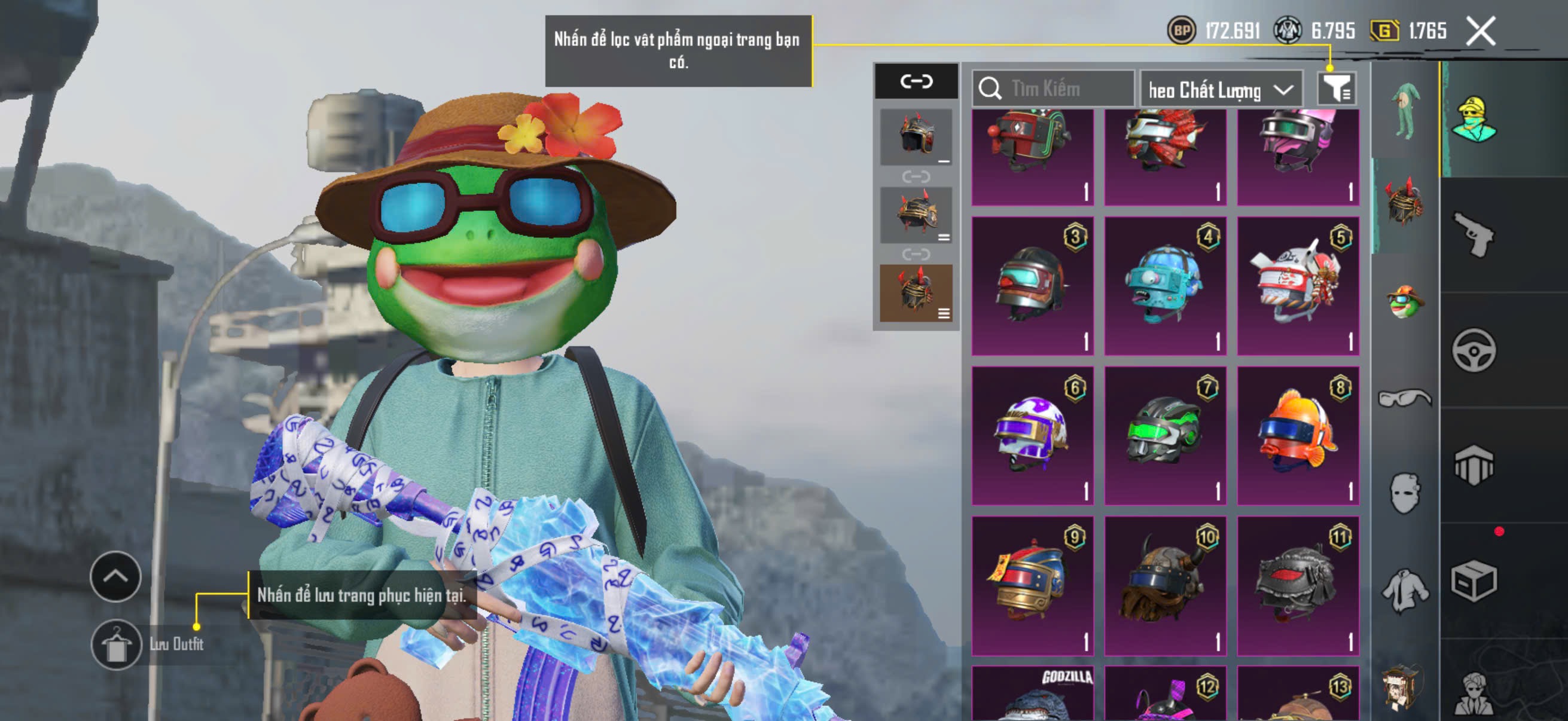Open the Theo Chất Lượng sort dropdown
Screen dimensions: 1568x721
(1221, 90)
